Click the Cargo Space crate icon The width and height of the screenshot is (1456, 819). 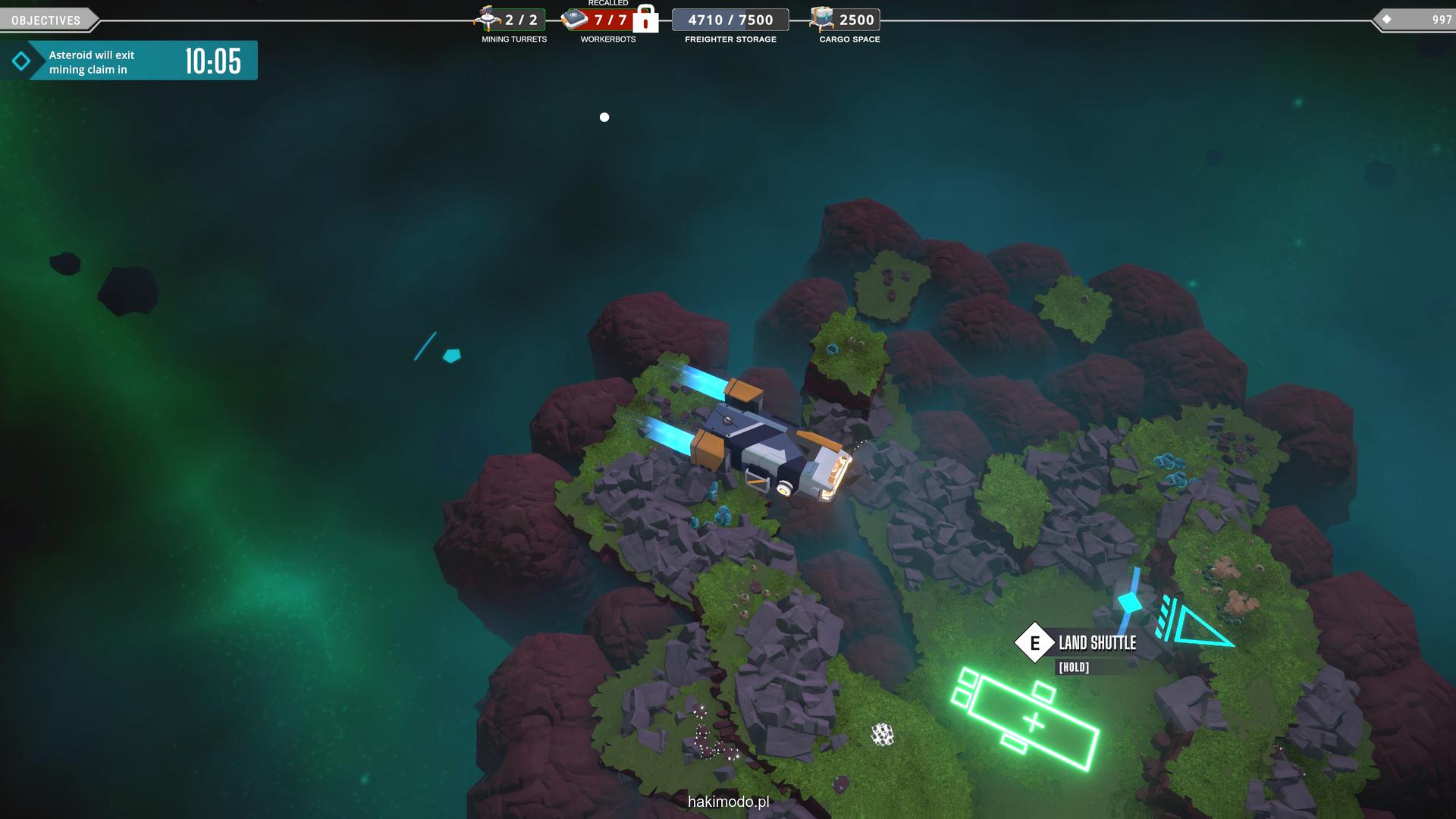point(822,19)
